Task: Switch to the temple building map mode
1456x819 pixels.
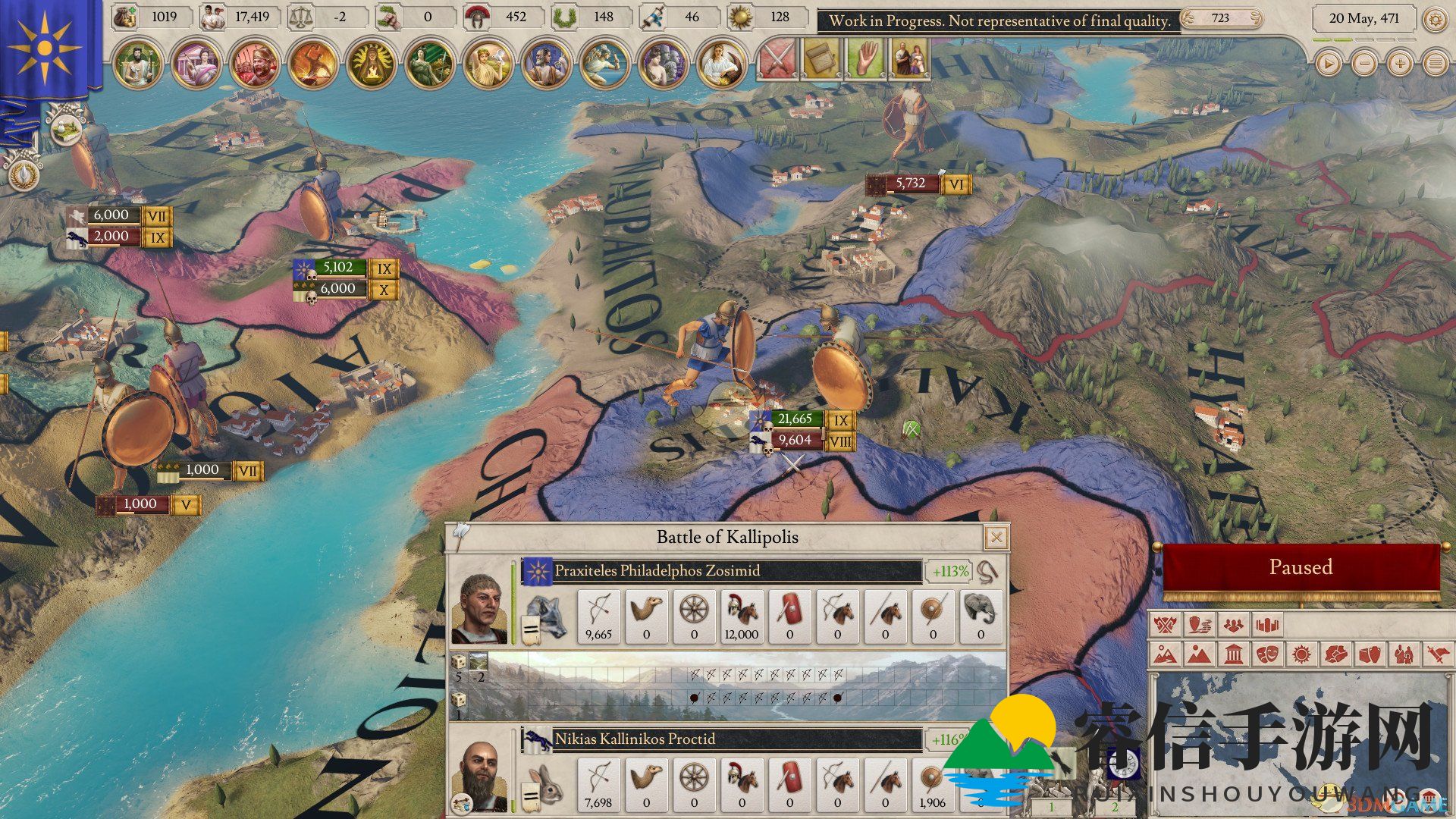Action: pyautogui.click(x=1234, y=654)
